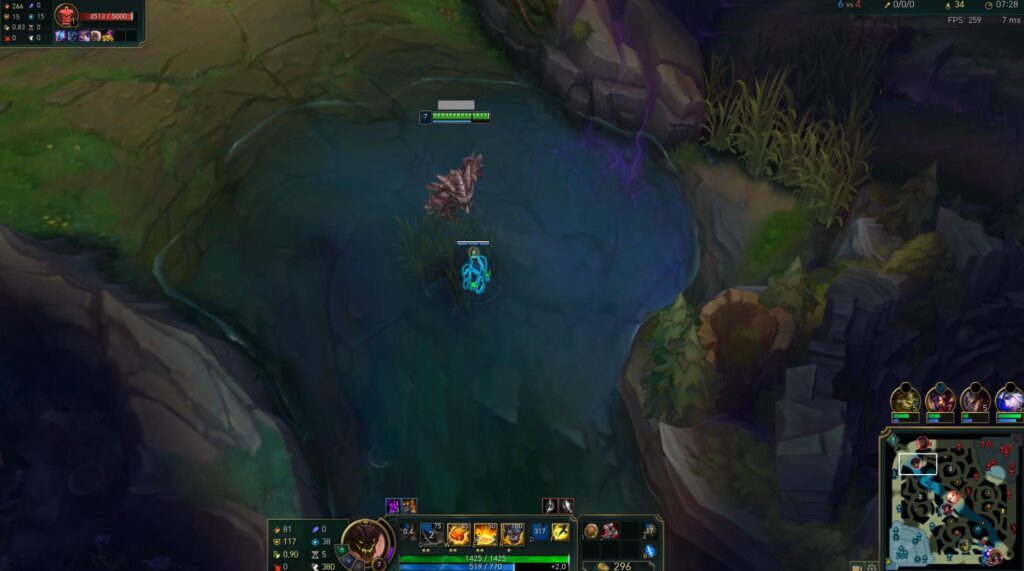Click the red target portrait at top left
Viewport: 1024px width, 571px height.
point(66,16)
